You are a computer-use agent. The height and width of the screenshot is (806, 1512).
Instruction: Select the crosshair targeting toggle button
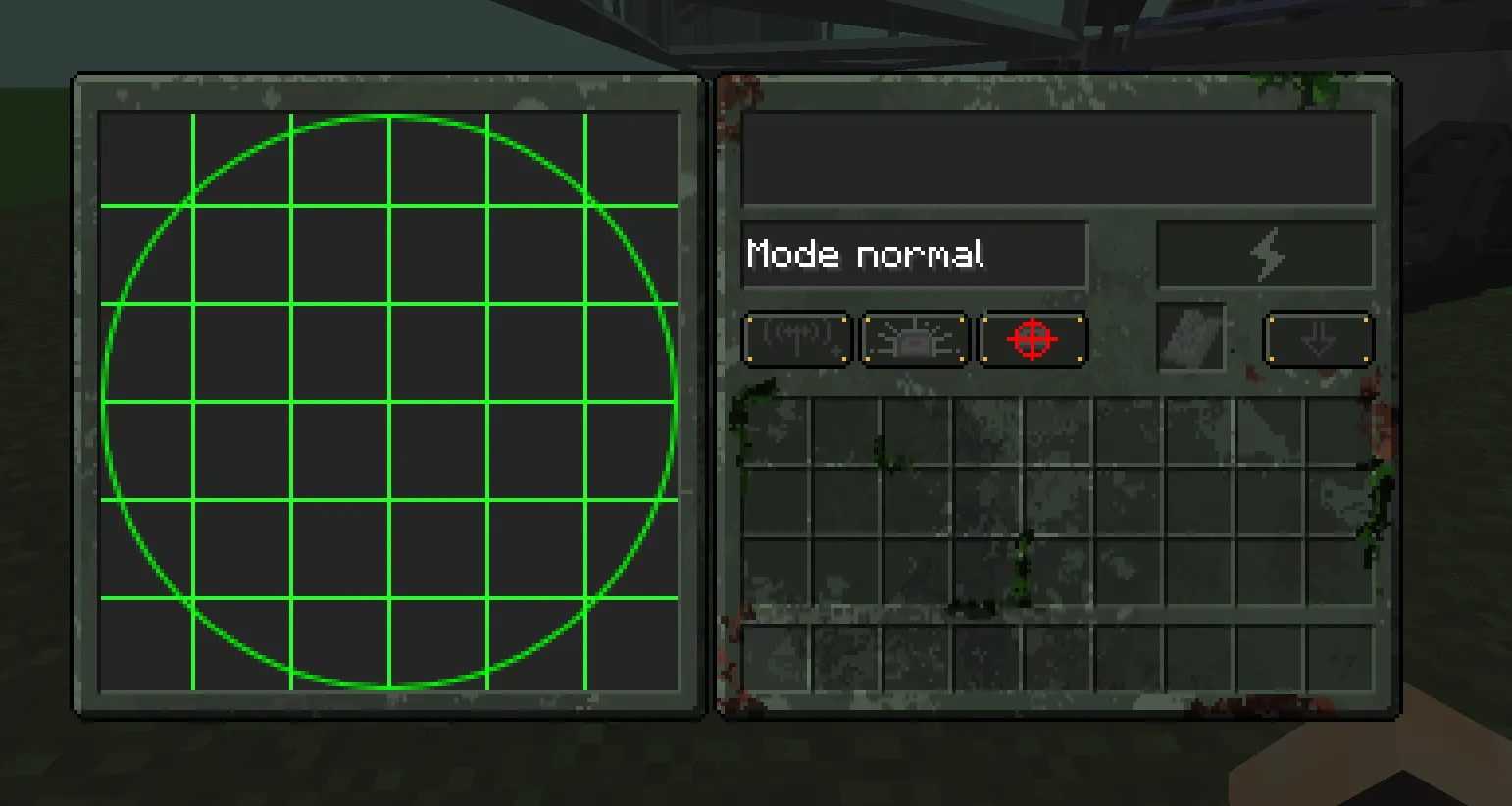(x=1033, y=340)
